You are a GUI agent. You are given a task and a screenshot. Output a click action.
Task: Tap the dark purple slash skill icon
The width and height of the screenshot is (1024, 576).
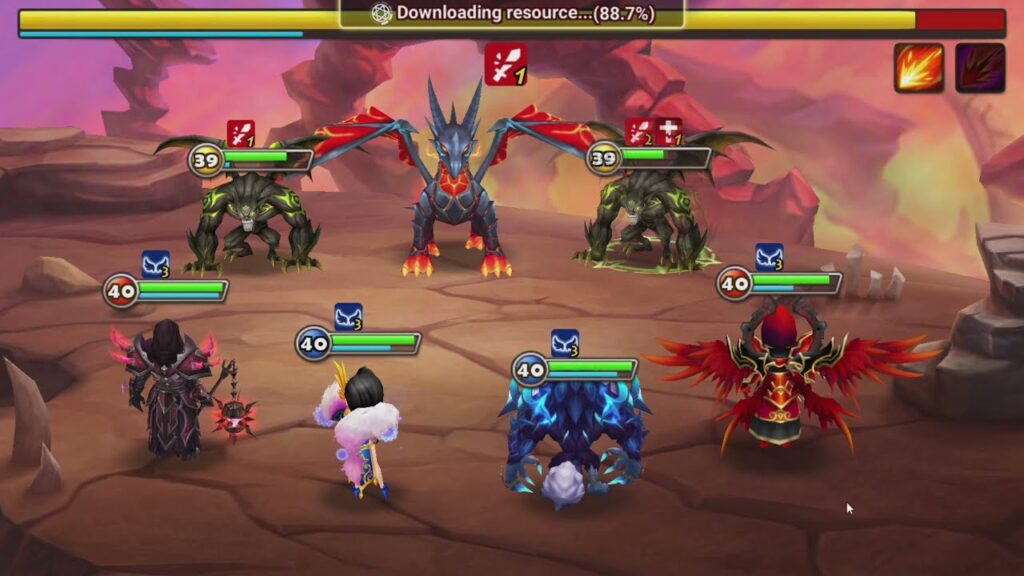point(979,68)
